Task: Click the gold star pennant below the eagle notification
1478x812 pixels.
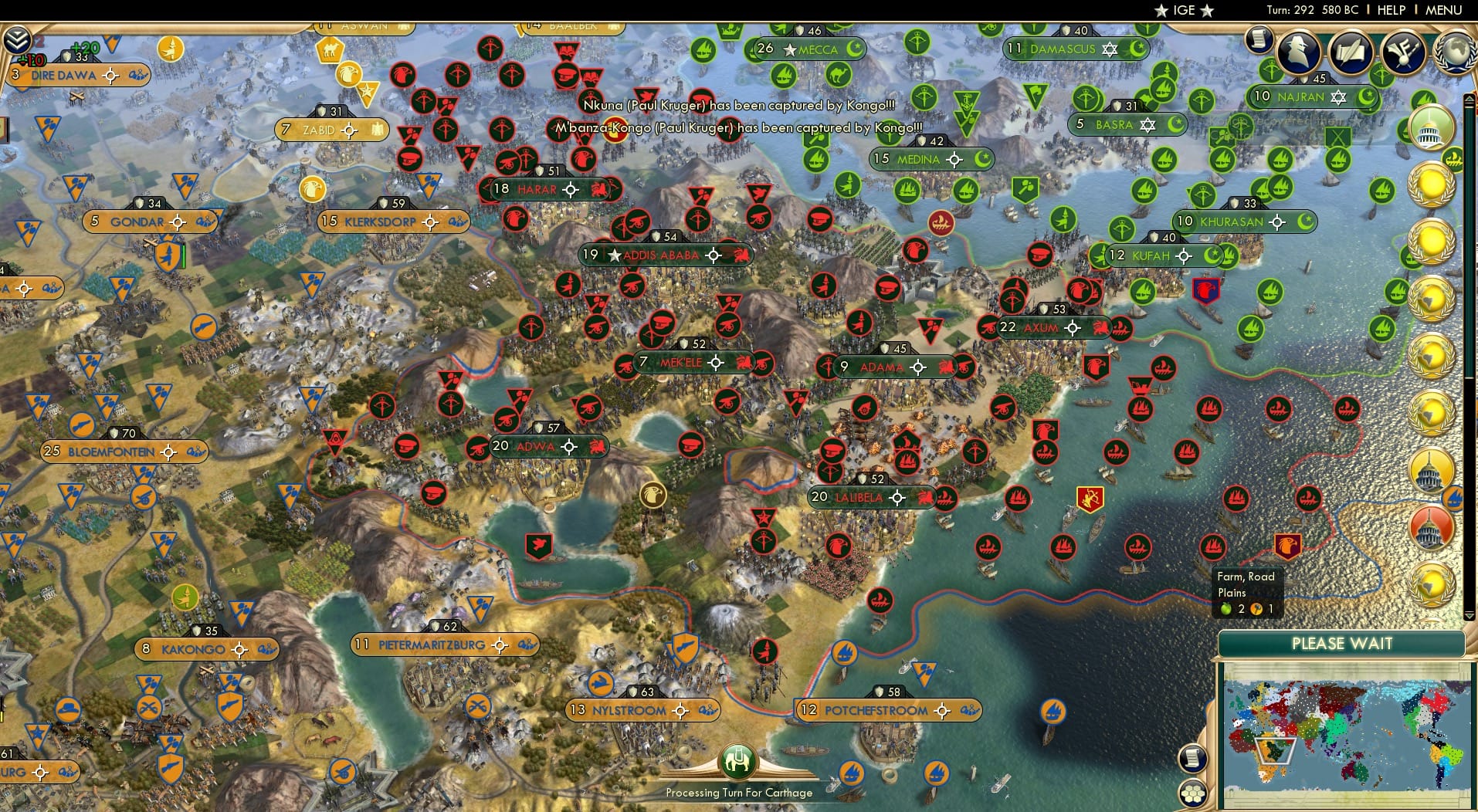Action: 368,93
